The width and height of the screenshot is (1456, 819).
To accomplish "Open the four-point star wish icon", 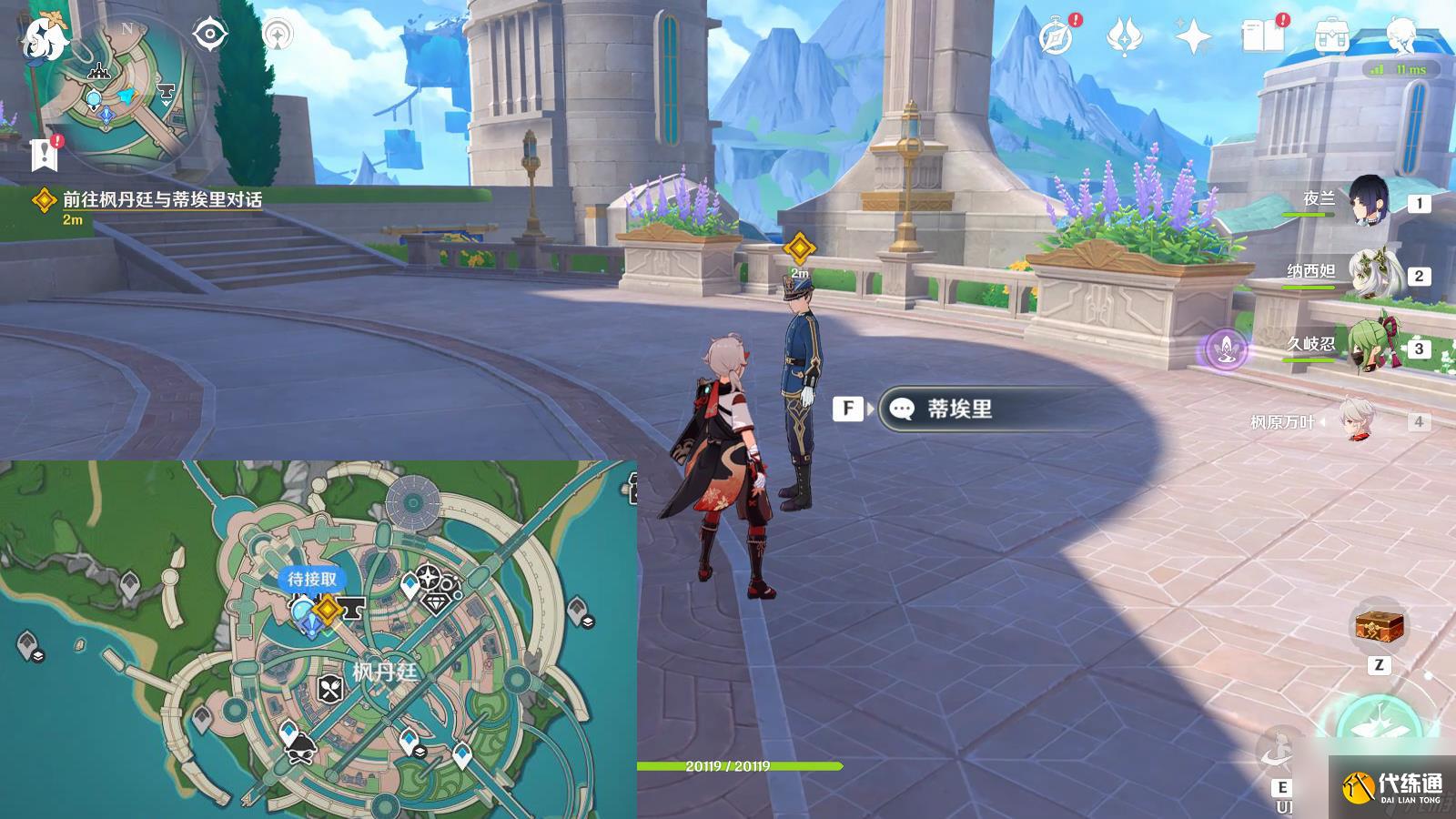I will (1193, 37).
